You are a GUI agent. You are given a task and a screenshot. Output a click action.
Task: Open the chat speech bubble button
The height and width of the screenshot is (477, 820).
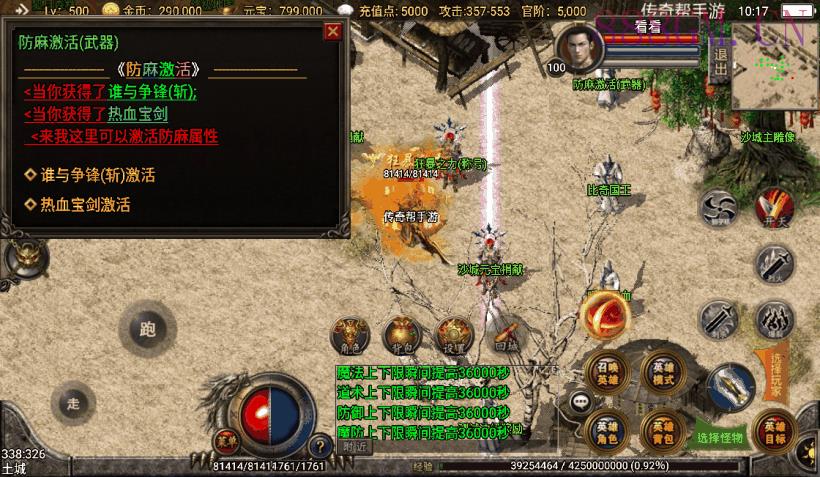click(x=580, y=402)
